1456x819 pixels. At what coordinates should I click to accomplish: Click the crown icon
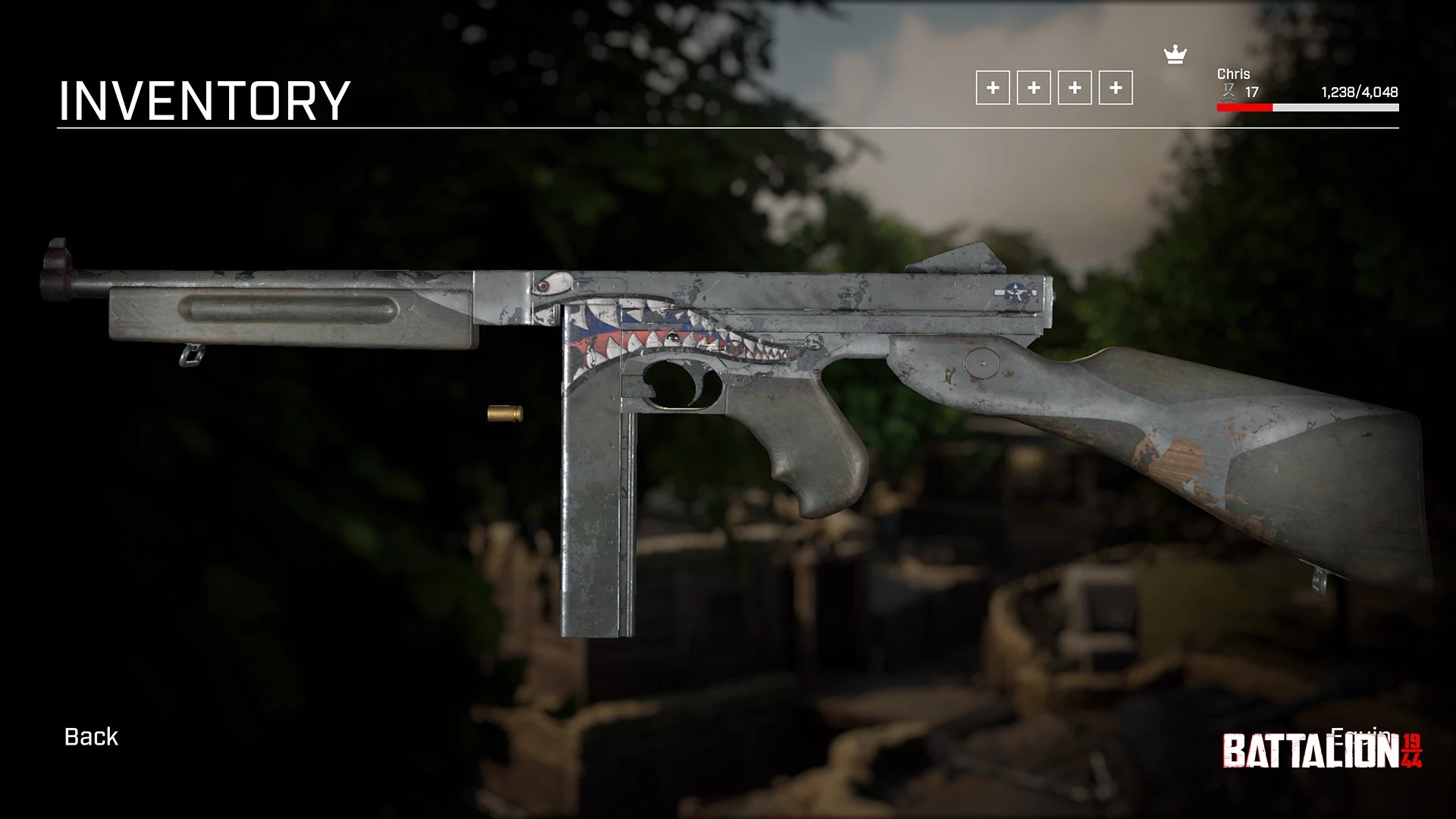[1175, 55]
